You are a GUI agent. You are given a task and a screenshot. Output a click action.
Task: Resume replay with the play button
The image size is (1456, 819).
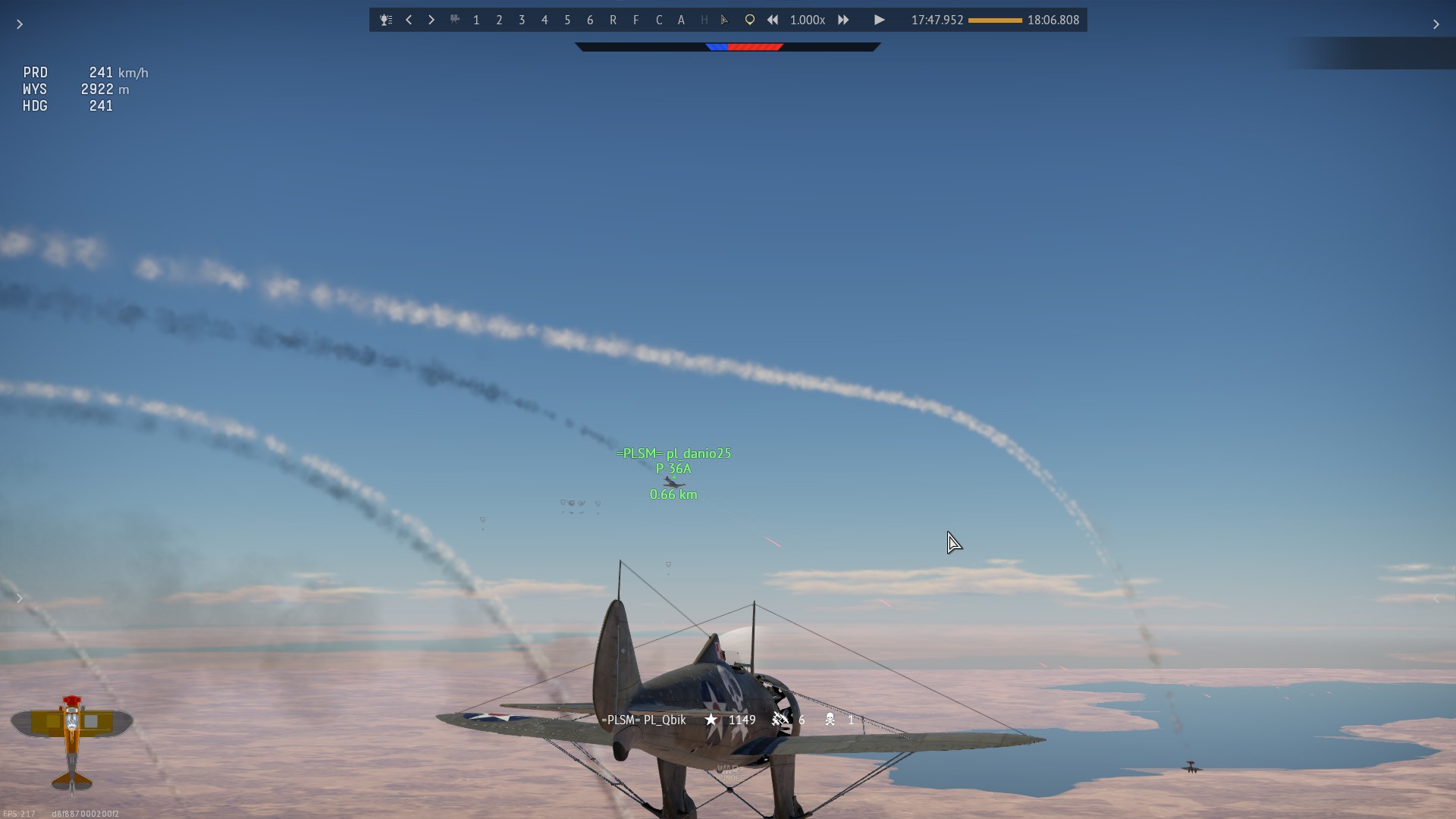click(x=879, y=20)
